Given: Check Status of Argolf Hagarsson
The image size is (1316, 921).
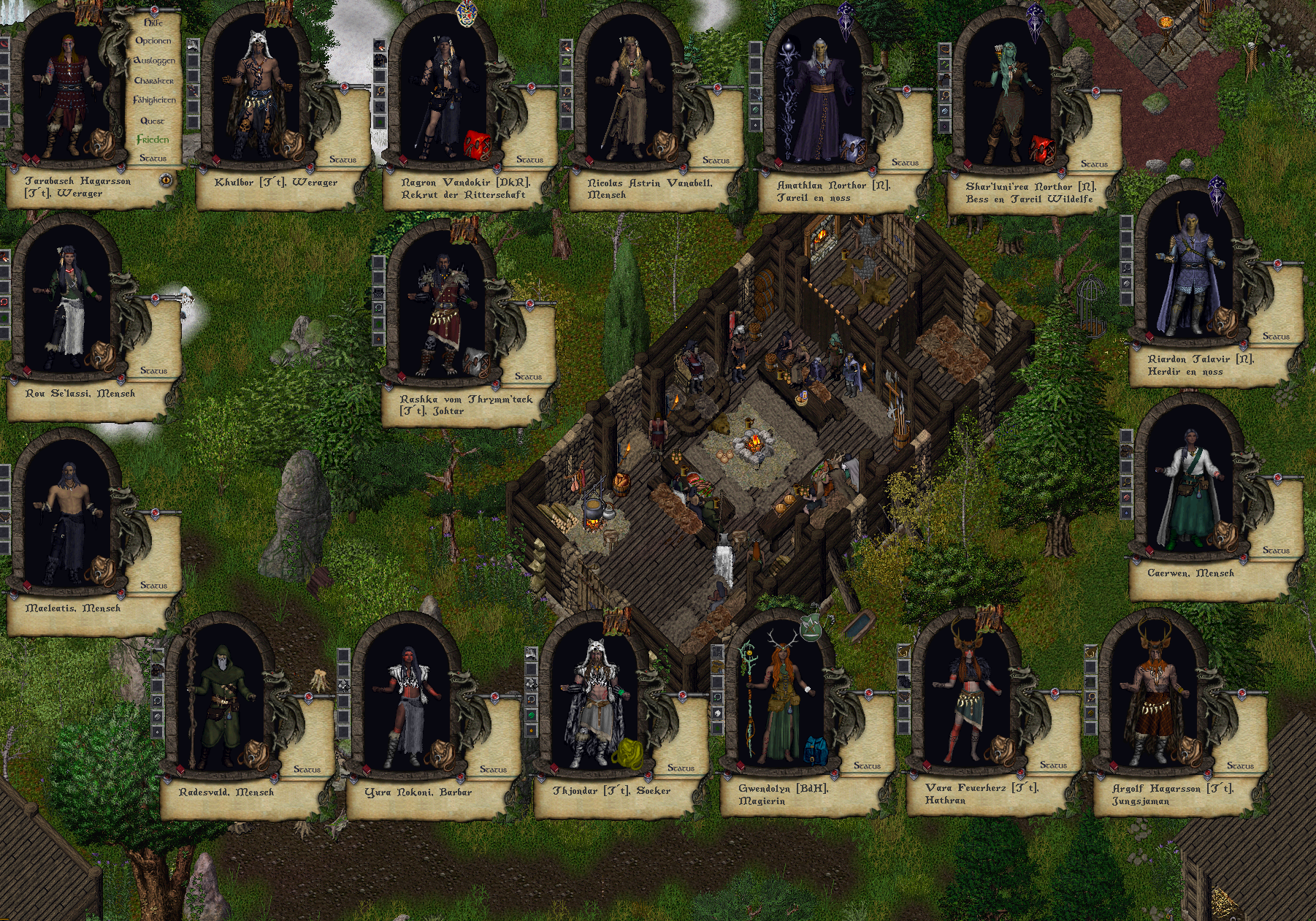Looking at the screenshot, I should coord(1240,765).
